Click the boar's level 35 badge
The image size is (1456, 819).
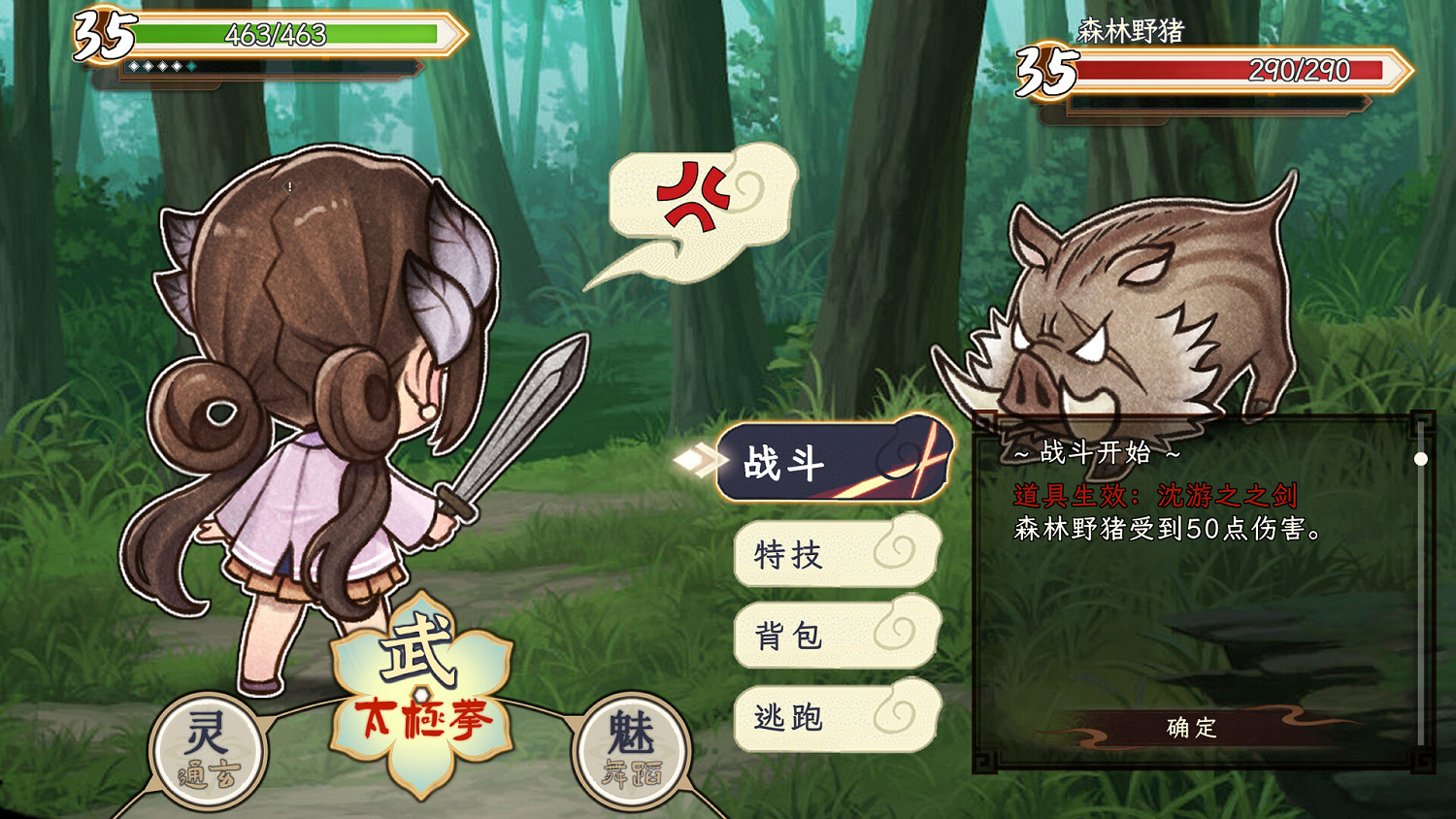tap(1044, 73)
